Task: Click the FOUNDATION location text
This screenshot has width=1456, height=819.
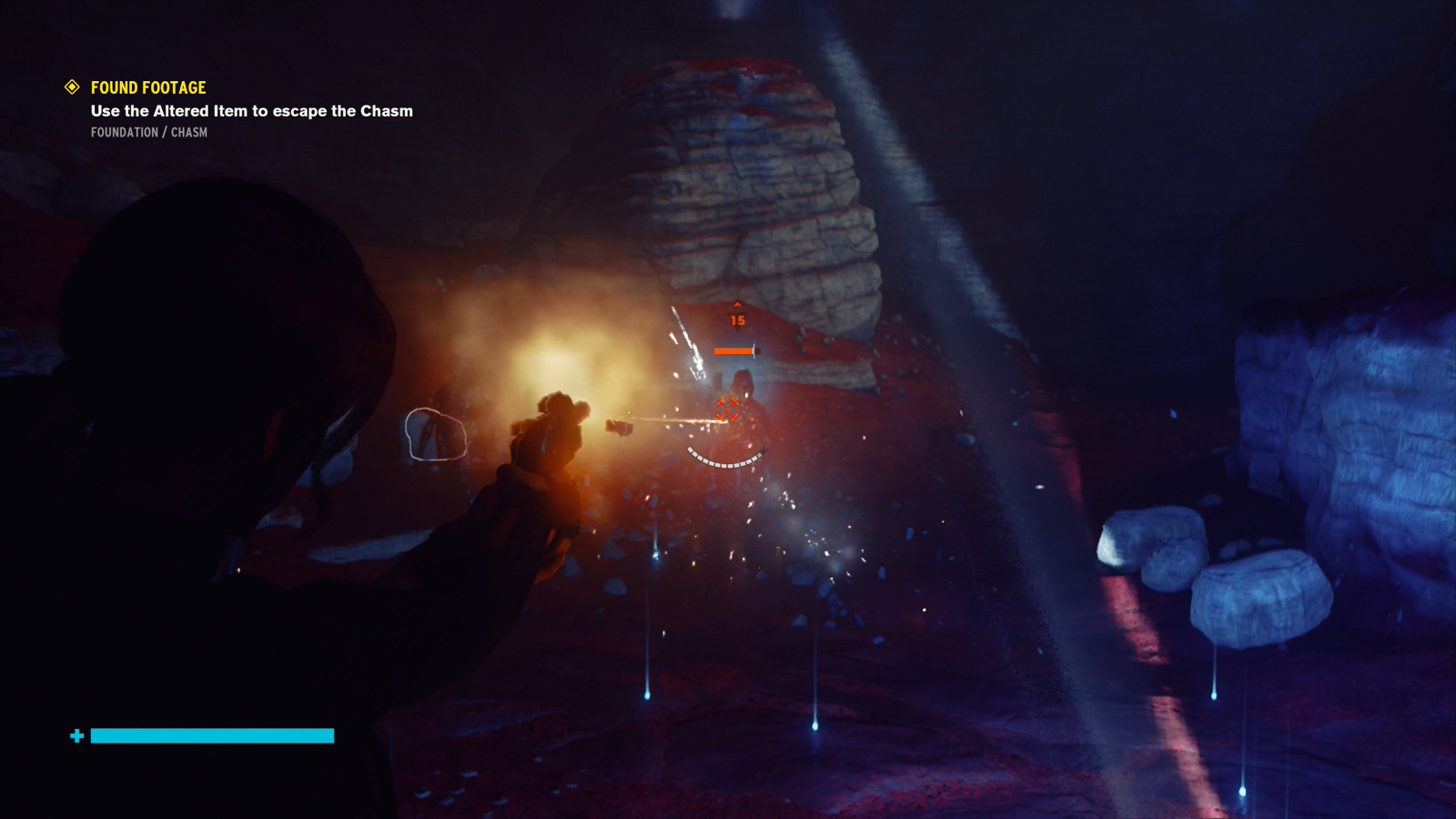Action: [x=125, y=132]
